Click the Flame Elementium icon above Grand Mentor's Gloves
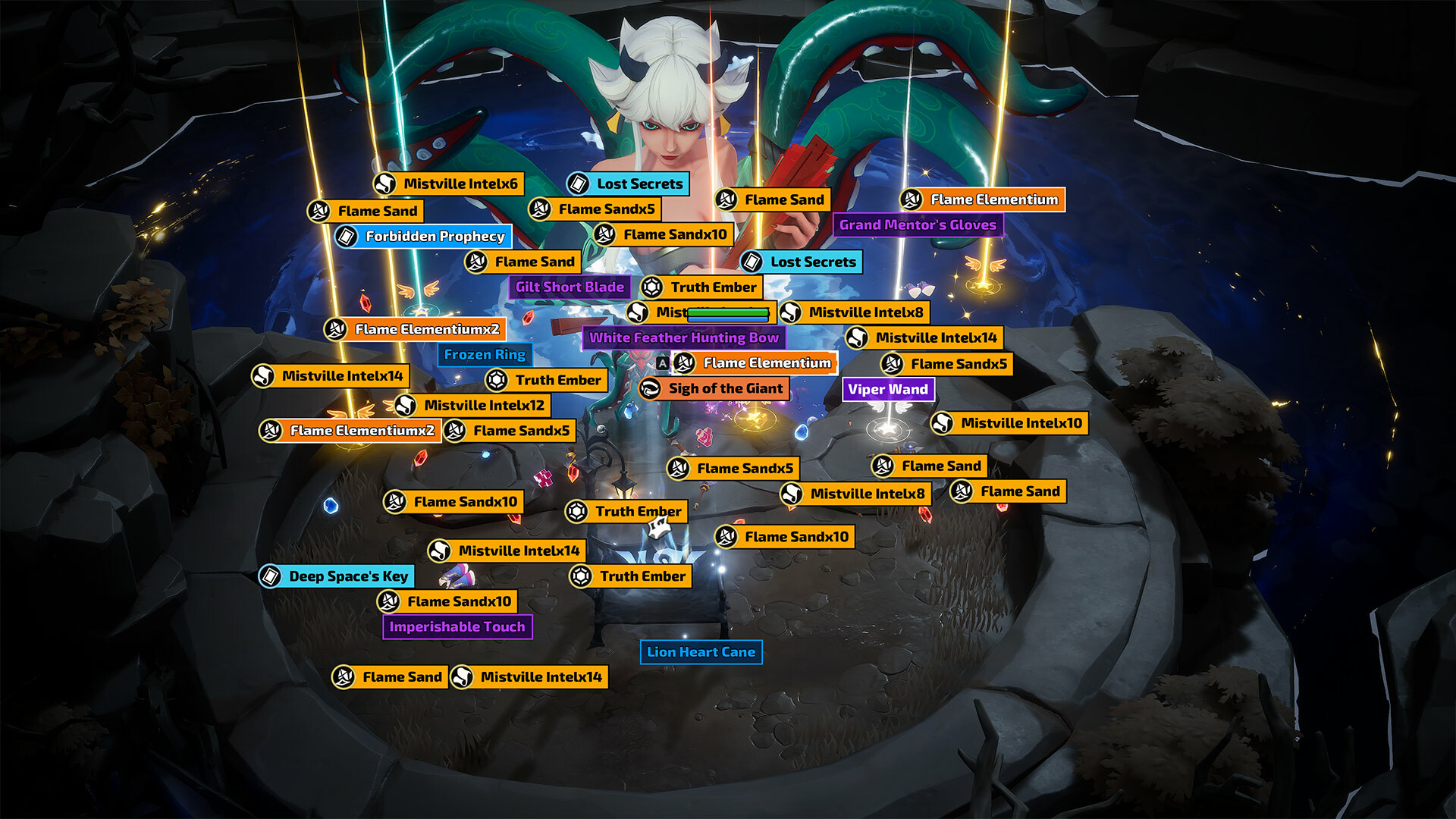 pyautogui.click(x=912, y=199)
